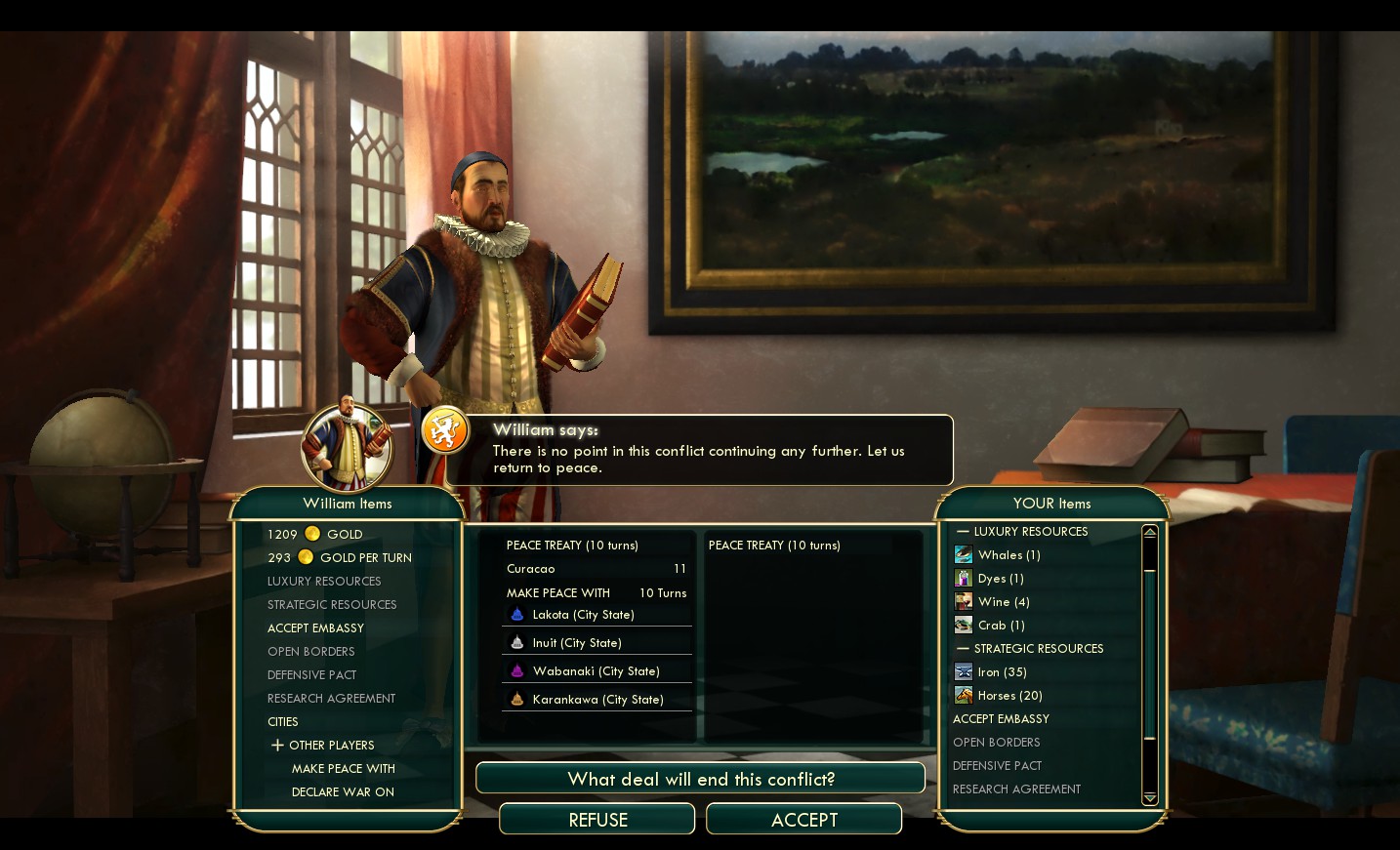Open William's Cities list
Screen dimensions: 1400x850
pyautogui.click(x=283, y=721)
